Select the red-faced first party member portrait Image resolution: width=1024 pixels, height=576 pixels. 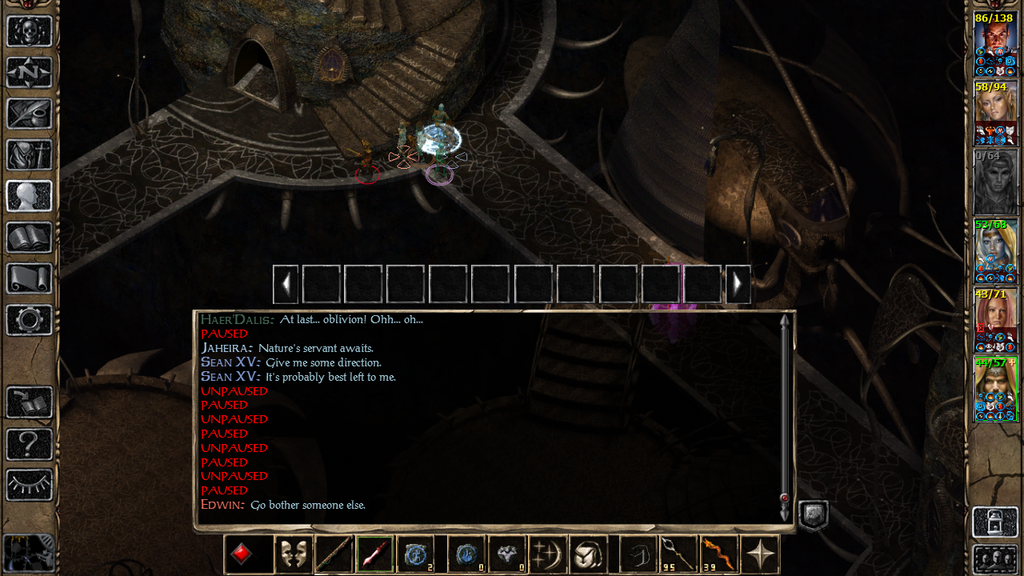995,45
